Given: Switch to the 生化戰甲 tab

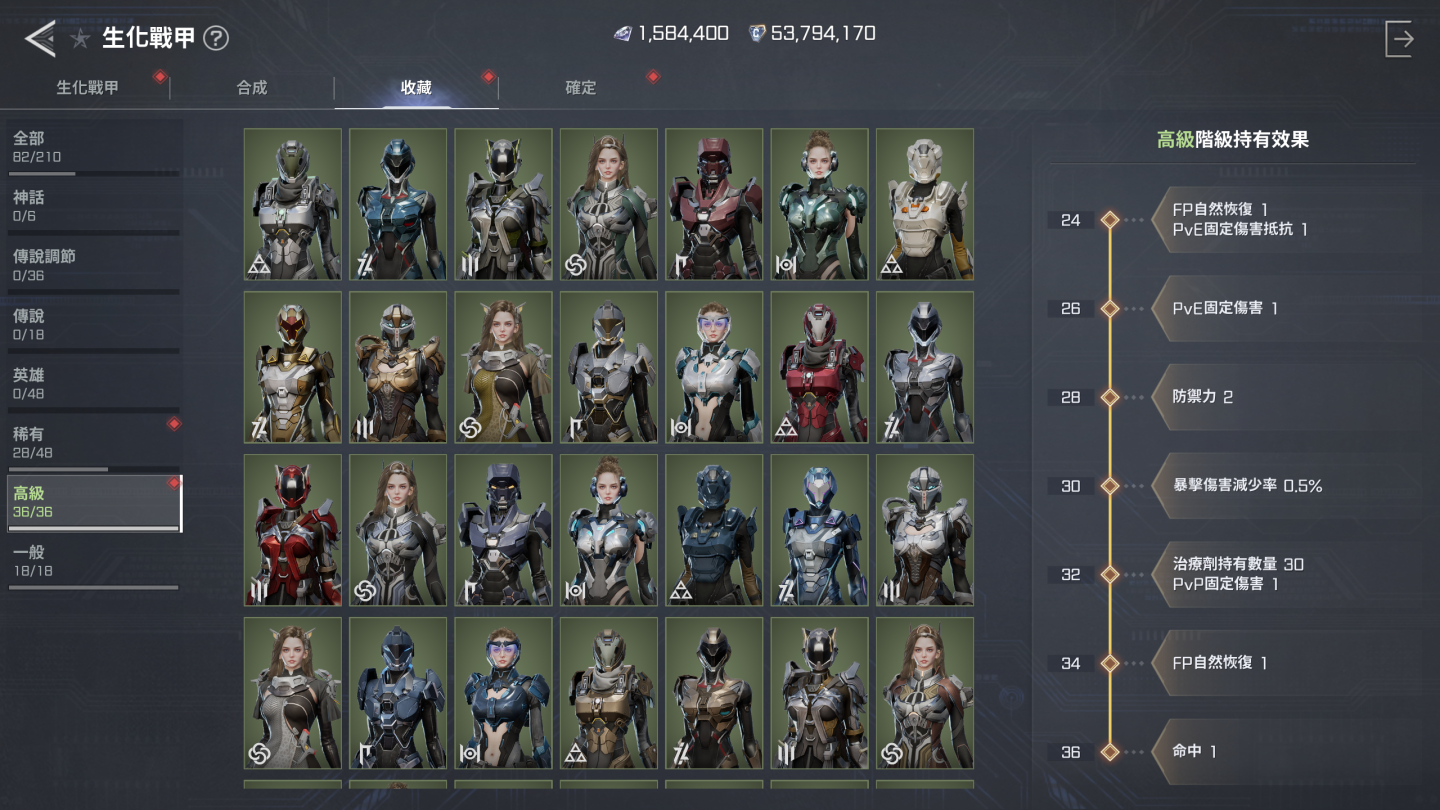Looking at the screenshot, I should [x=87, y=88].
